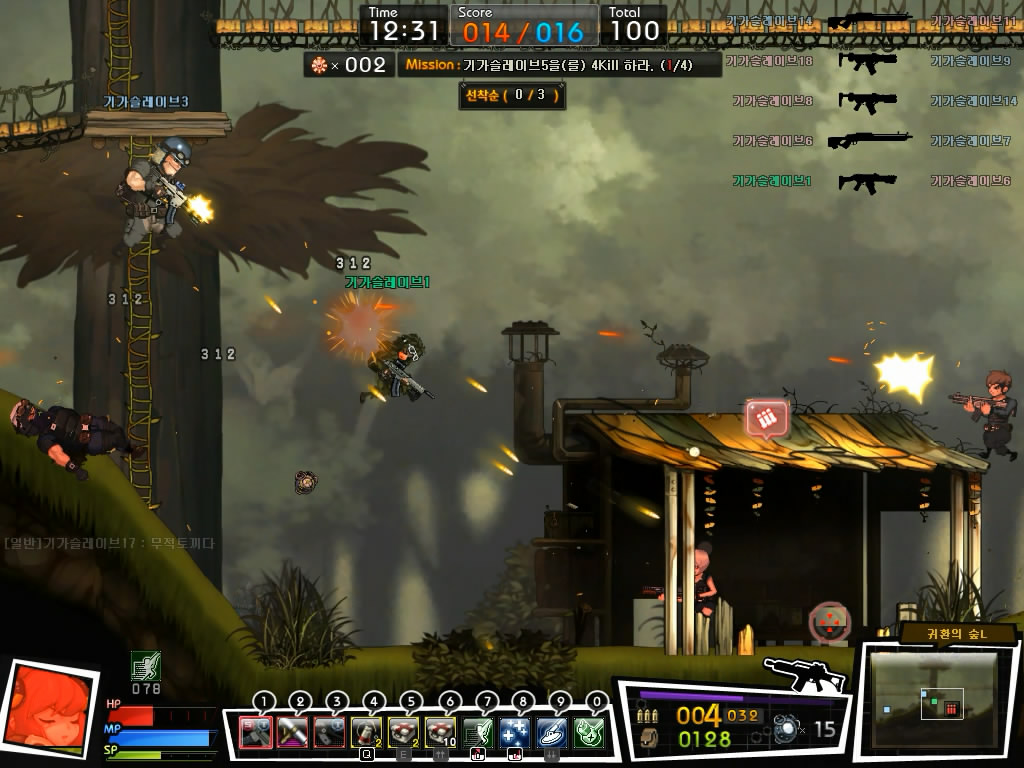Pick the dark weapon in slot 3
The image size is (1024, 768).
pos(329,733)
